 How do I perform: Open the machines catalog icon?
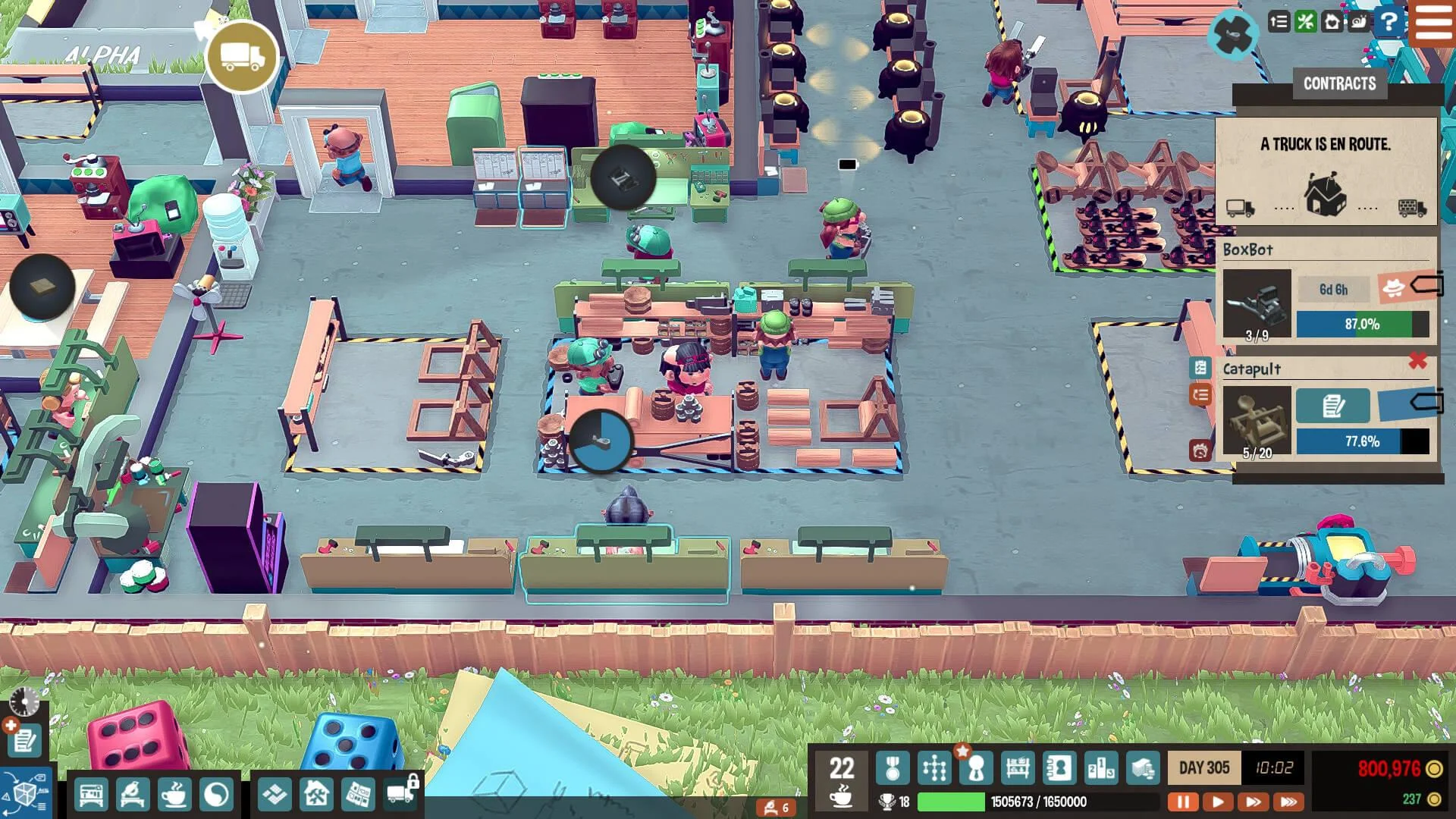(x=92, y=795)
